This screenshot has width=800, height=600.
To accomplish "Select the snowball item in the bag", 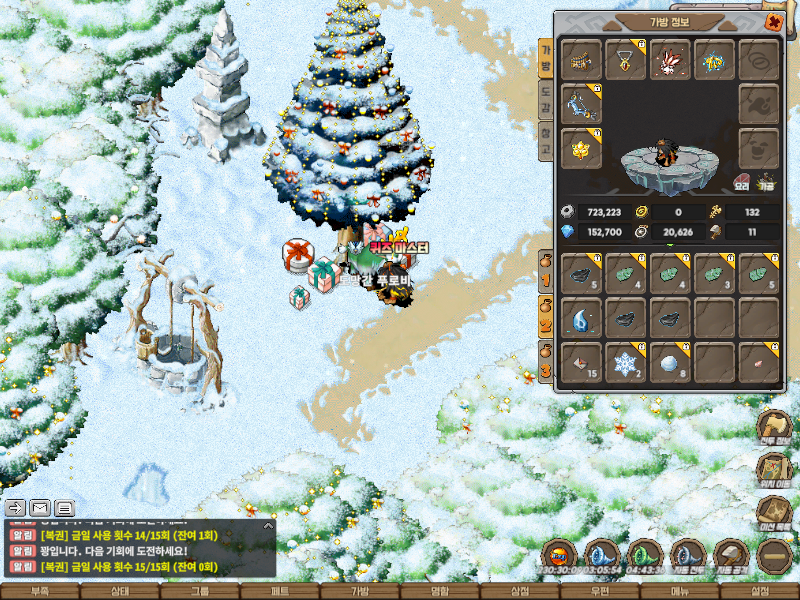I will [669, 363].
